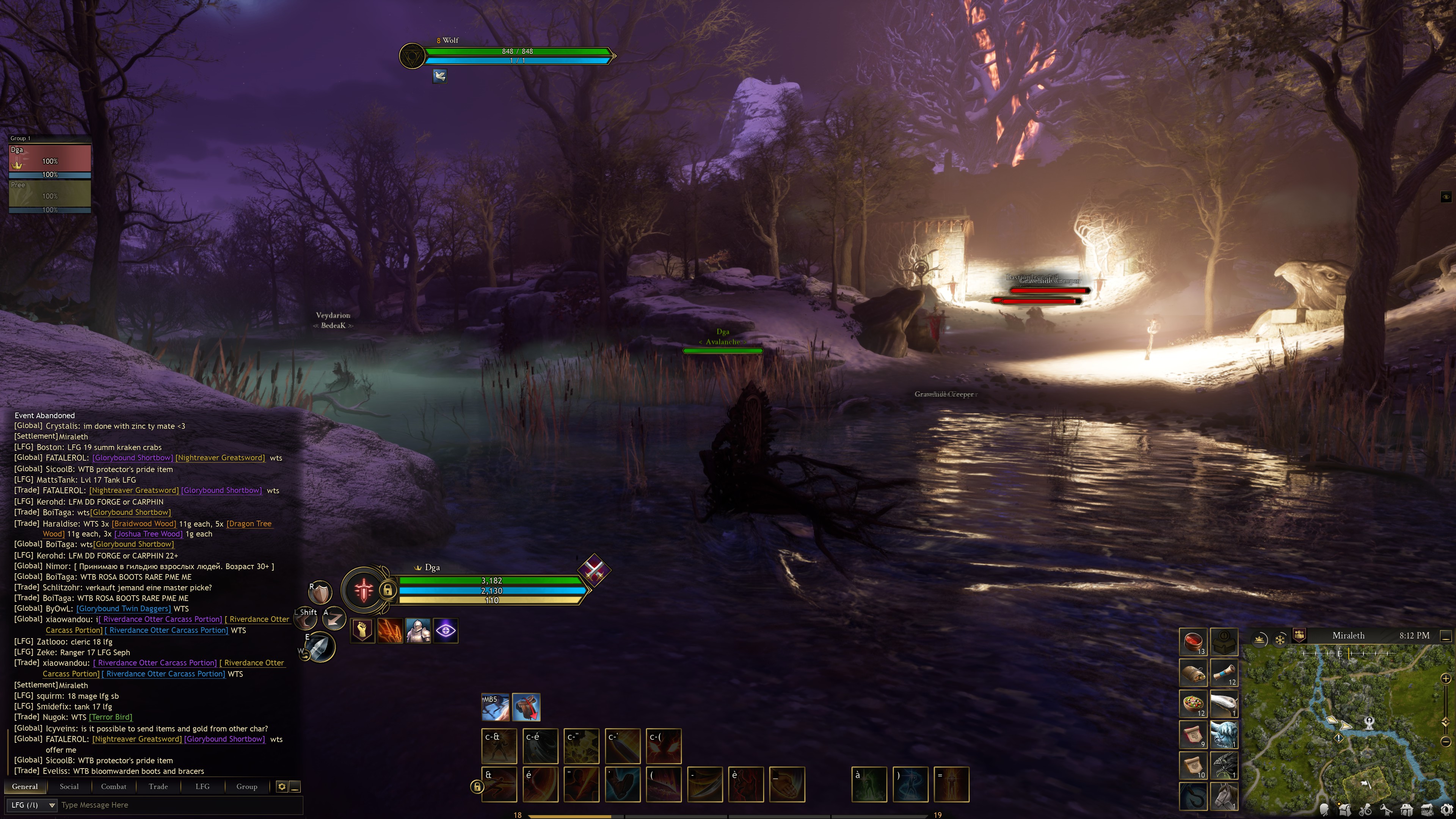The width and height of the screenshot is (1456, 819).
Task: Click the Nightreaver Greatsword item link in chat
Action: [x=219, y=458]
